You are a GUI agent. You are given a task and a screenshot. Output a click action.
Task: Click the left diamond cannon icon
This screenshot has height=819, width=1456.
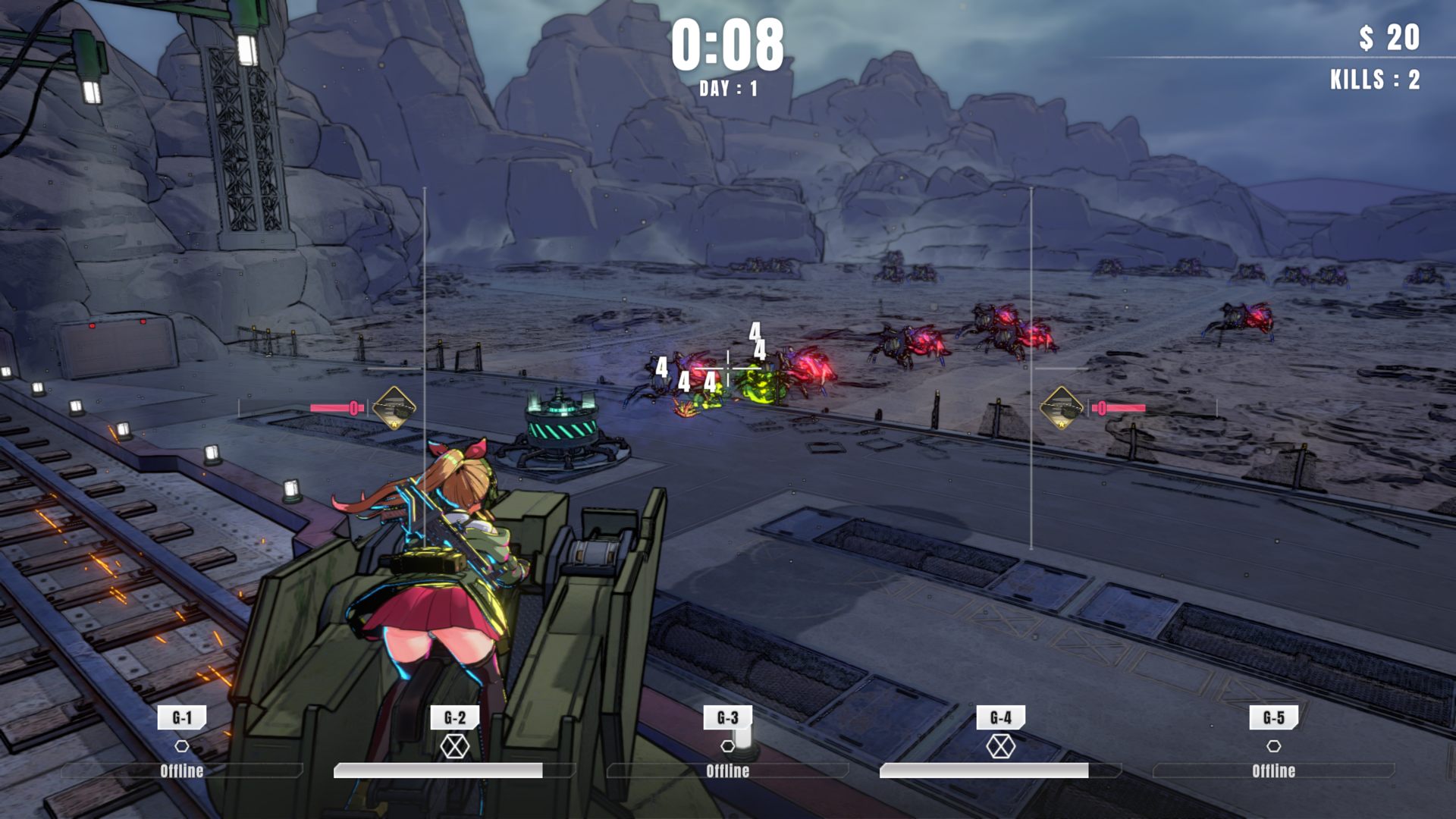[394, 408]
